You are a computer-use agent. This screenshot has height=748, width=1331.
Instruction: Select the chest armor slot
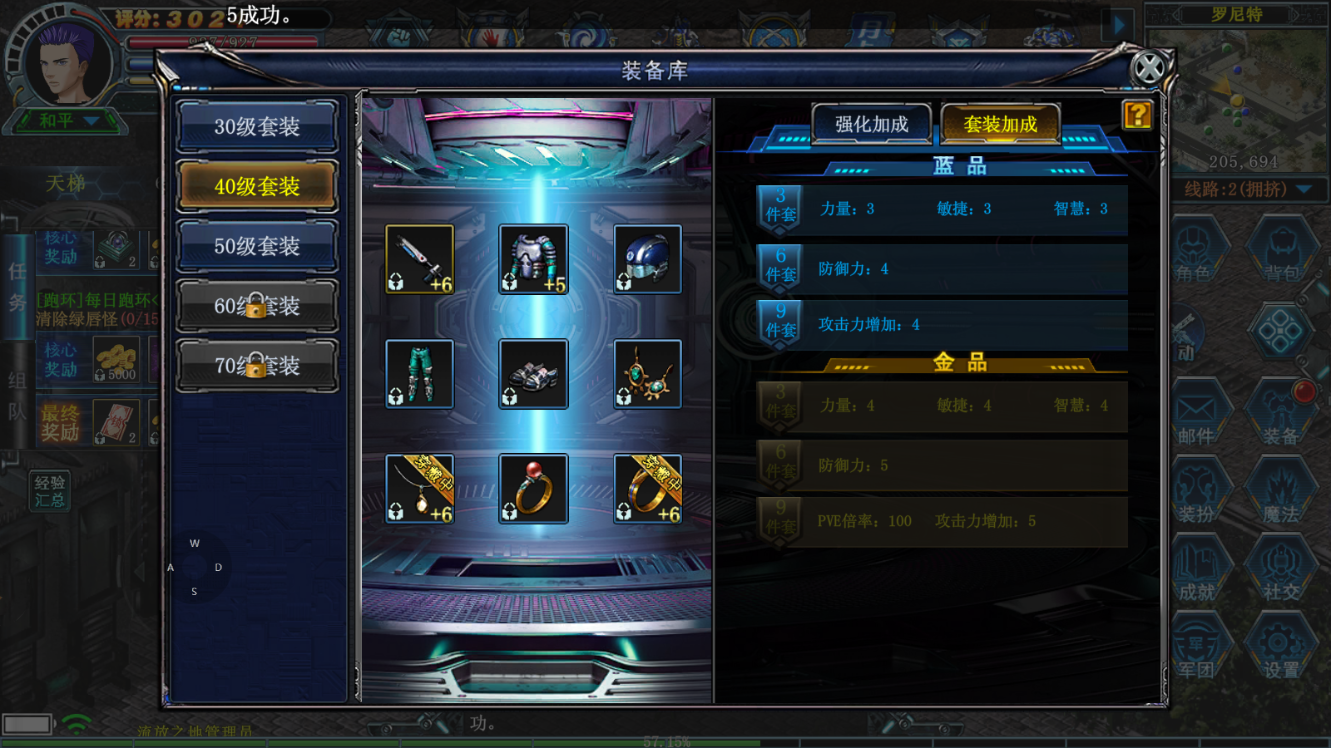[534, 259]
